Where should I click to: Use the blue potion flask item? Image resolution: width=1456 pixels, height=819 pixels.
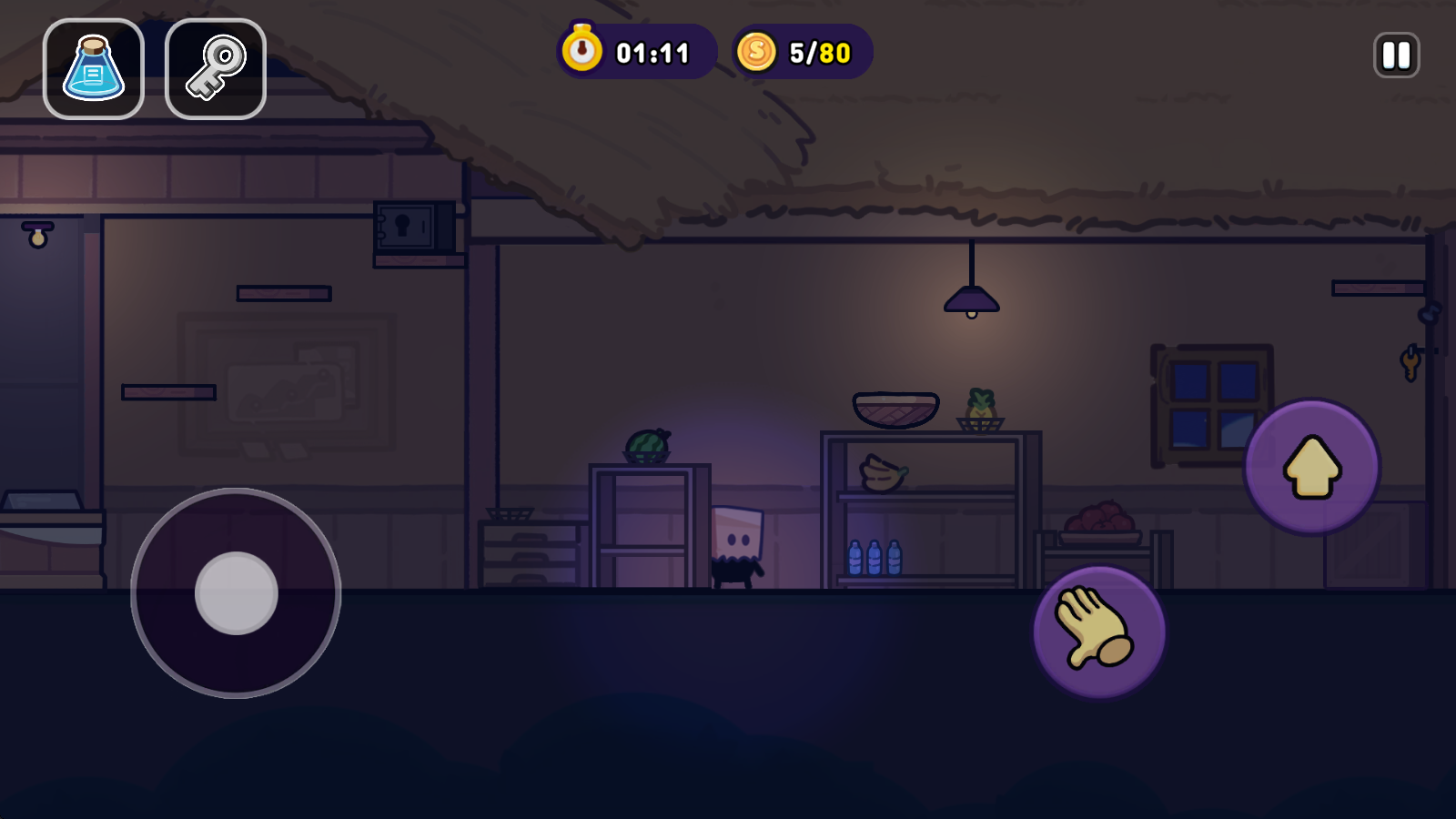pyautogui.click(x=94, y=69)
